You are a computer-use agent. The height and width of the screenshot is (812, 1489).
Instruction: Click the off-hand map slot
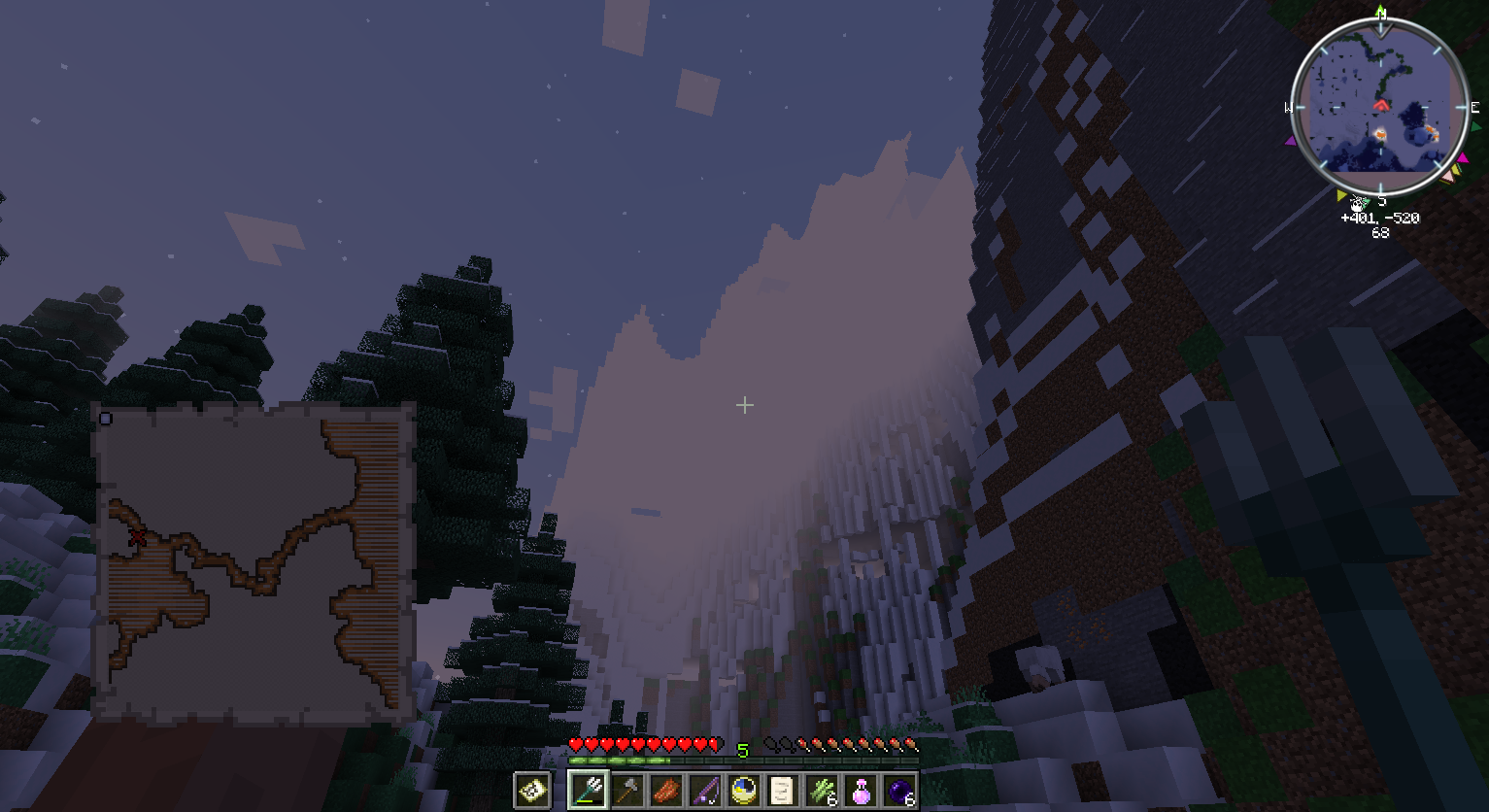(529, 791)
